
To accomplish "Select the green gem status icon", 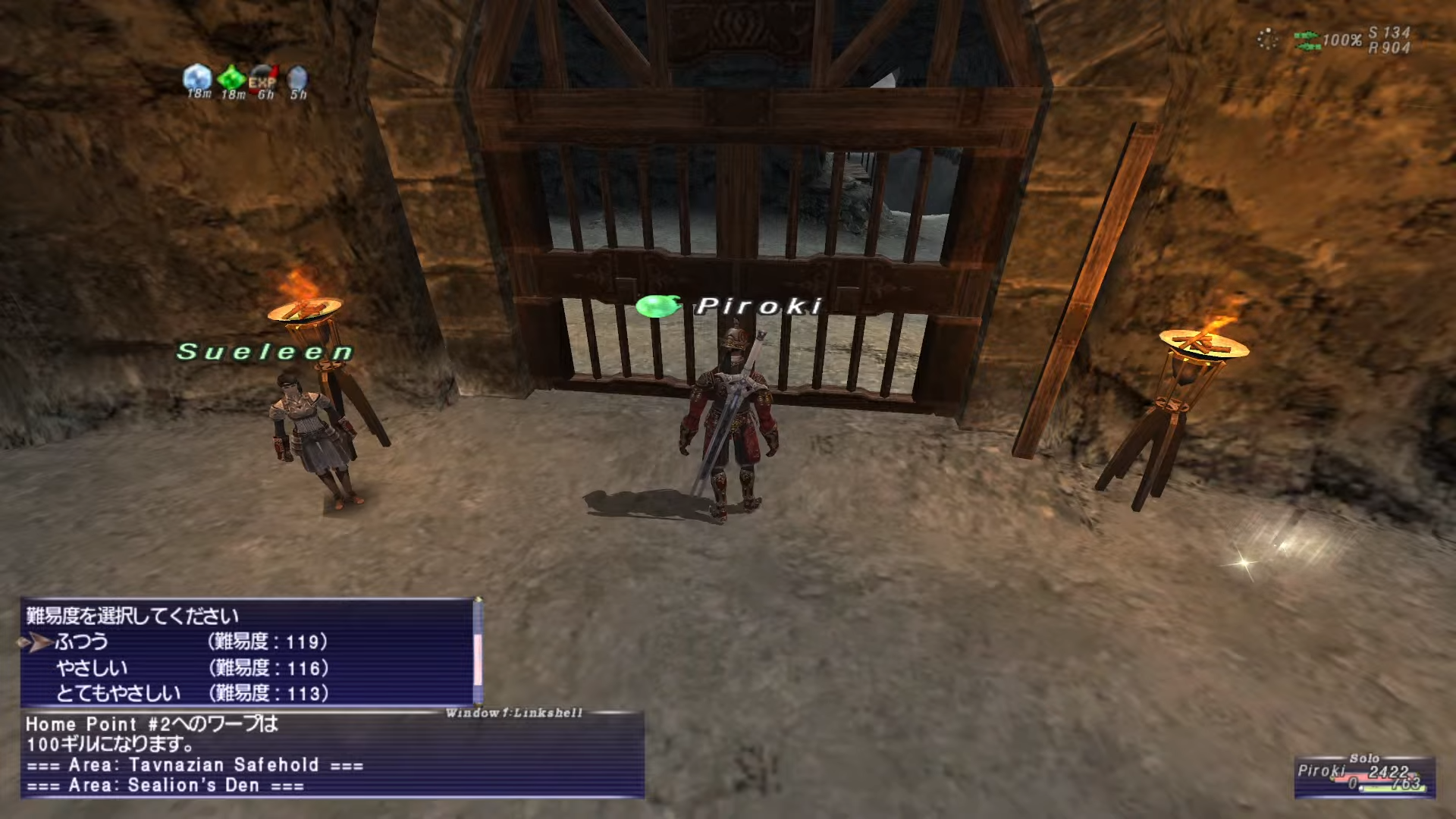I will pyautogui.click(x=231, y=78).
